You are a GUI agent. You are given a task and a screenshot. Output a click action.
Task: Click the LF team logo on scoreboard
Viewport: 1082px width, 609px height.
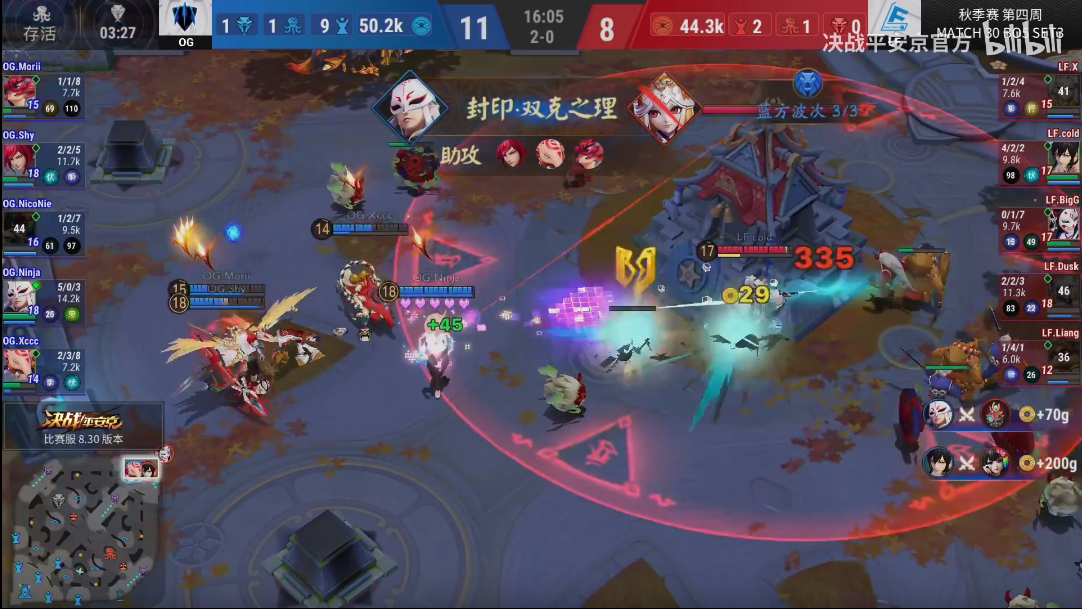click(894, 22)
